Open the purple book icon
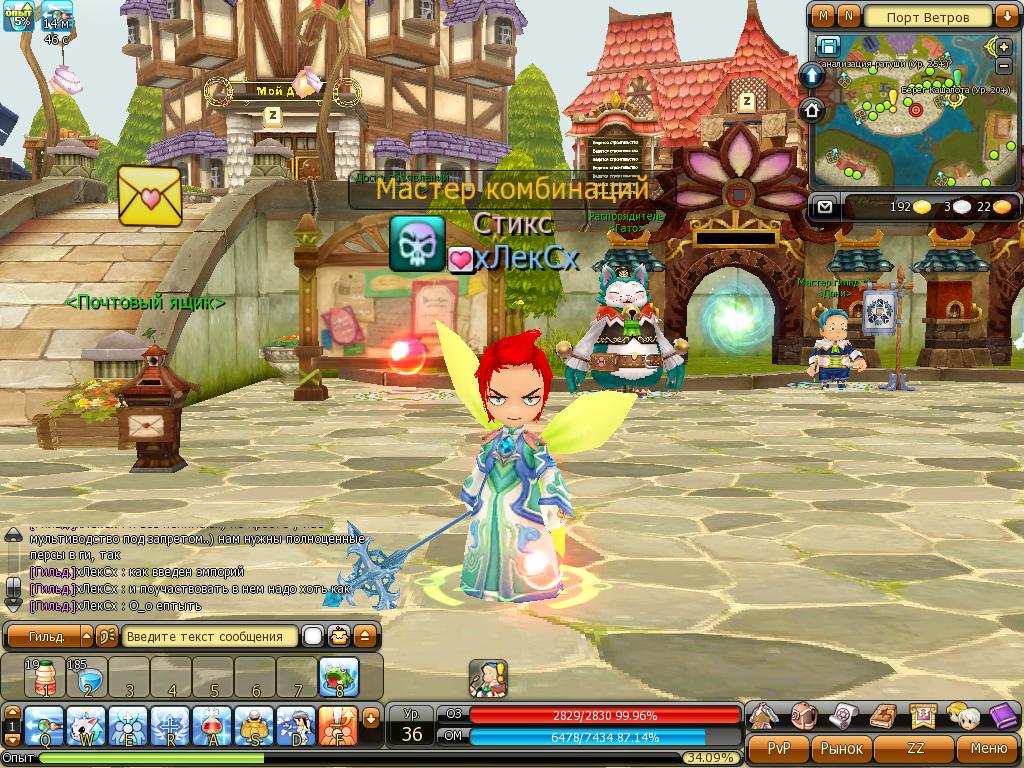This screenshot has width=1024, height=768. point(1001,716)
